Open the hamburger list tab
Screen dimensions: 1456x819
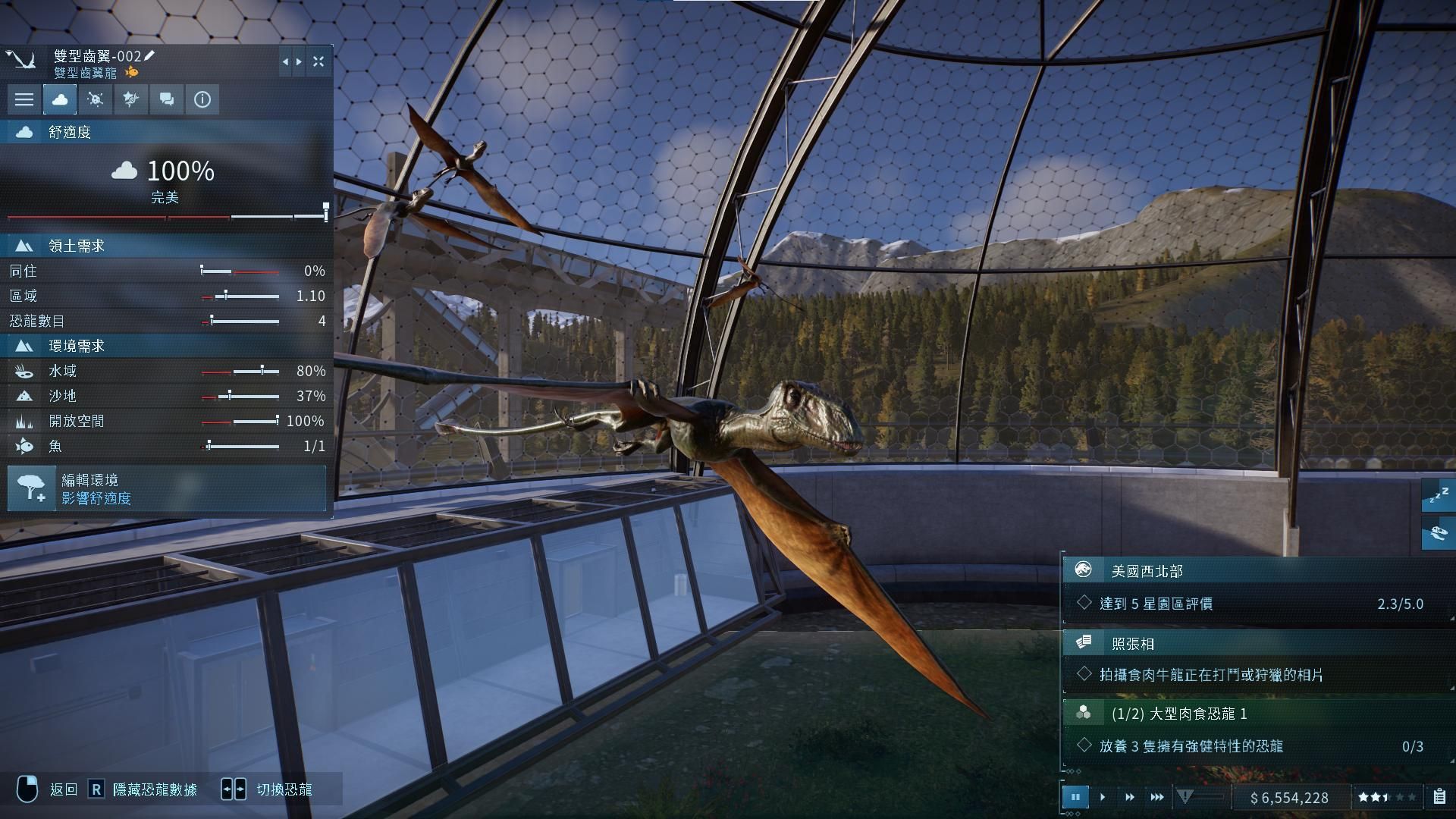(x=24, y=99)
